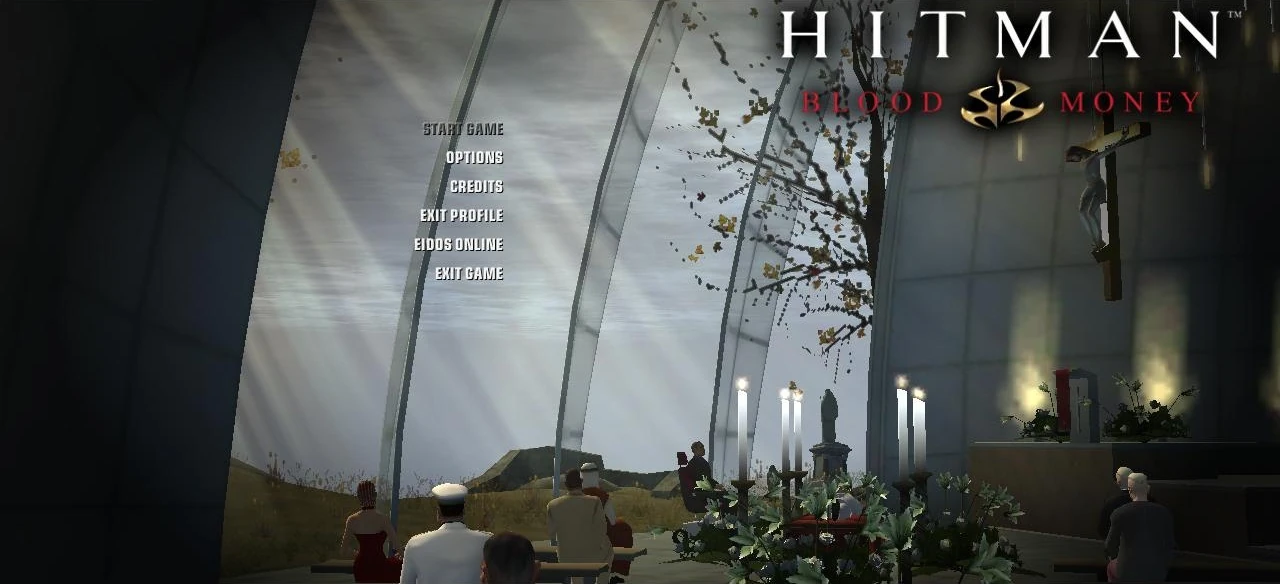Open Eidos Online
1280x584 pixels.
pyautogui.click(x=458, y=245)
